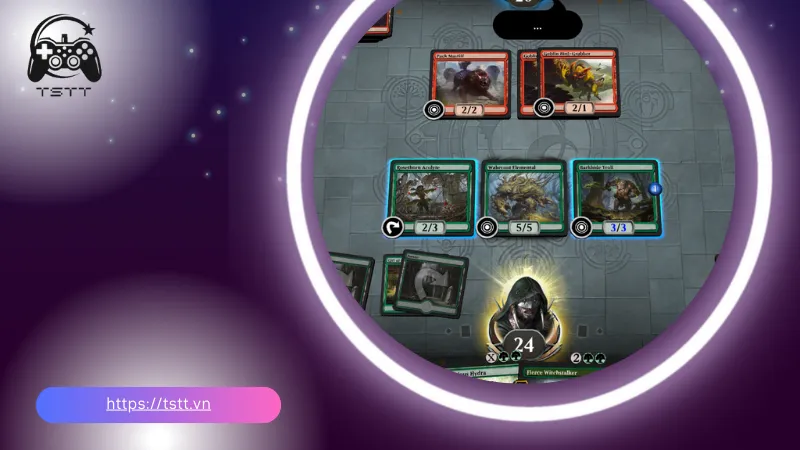Choose the Rosethorn Acolyte 2/3 card

[432, 198]
